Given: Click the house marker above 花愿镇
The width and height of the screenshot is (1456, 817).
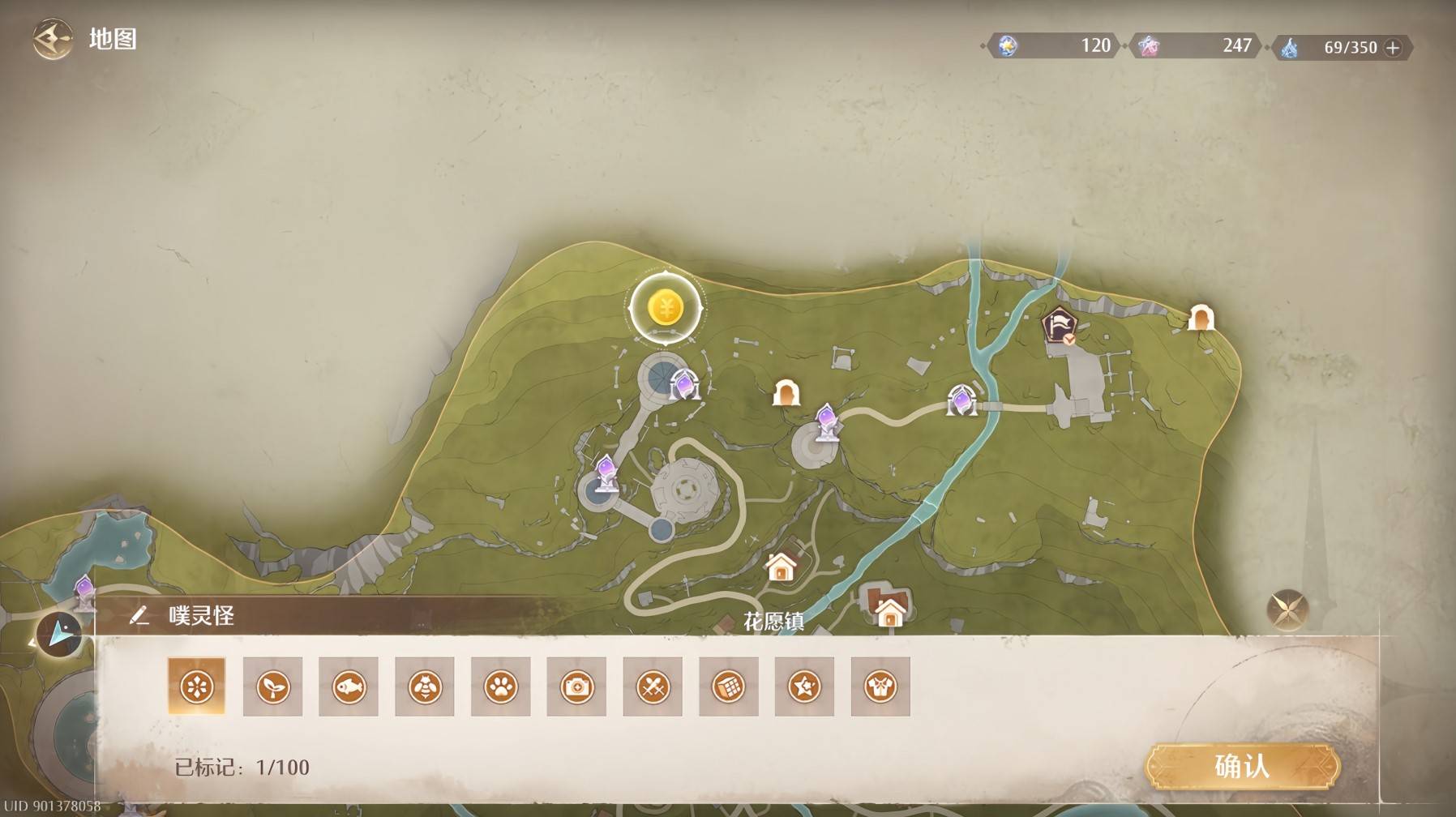Looking at the screenshot, I should pyautogui.click(x=781, y=567).
